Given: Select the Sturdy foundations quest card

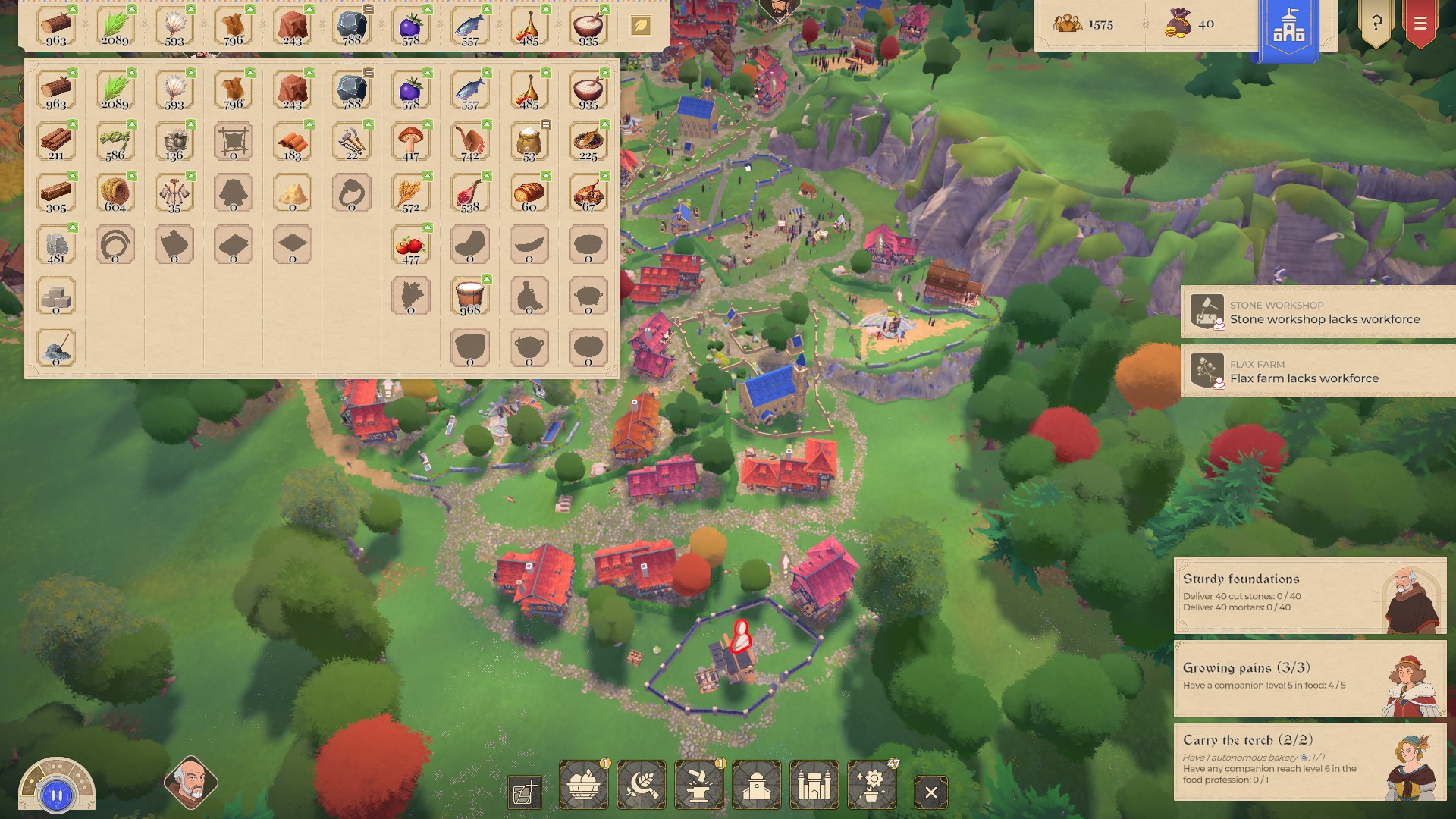Looking at the screenshot, I should 1310,595.
